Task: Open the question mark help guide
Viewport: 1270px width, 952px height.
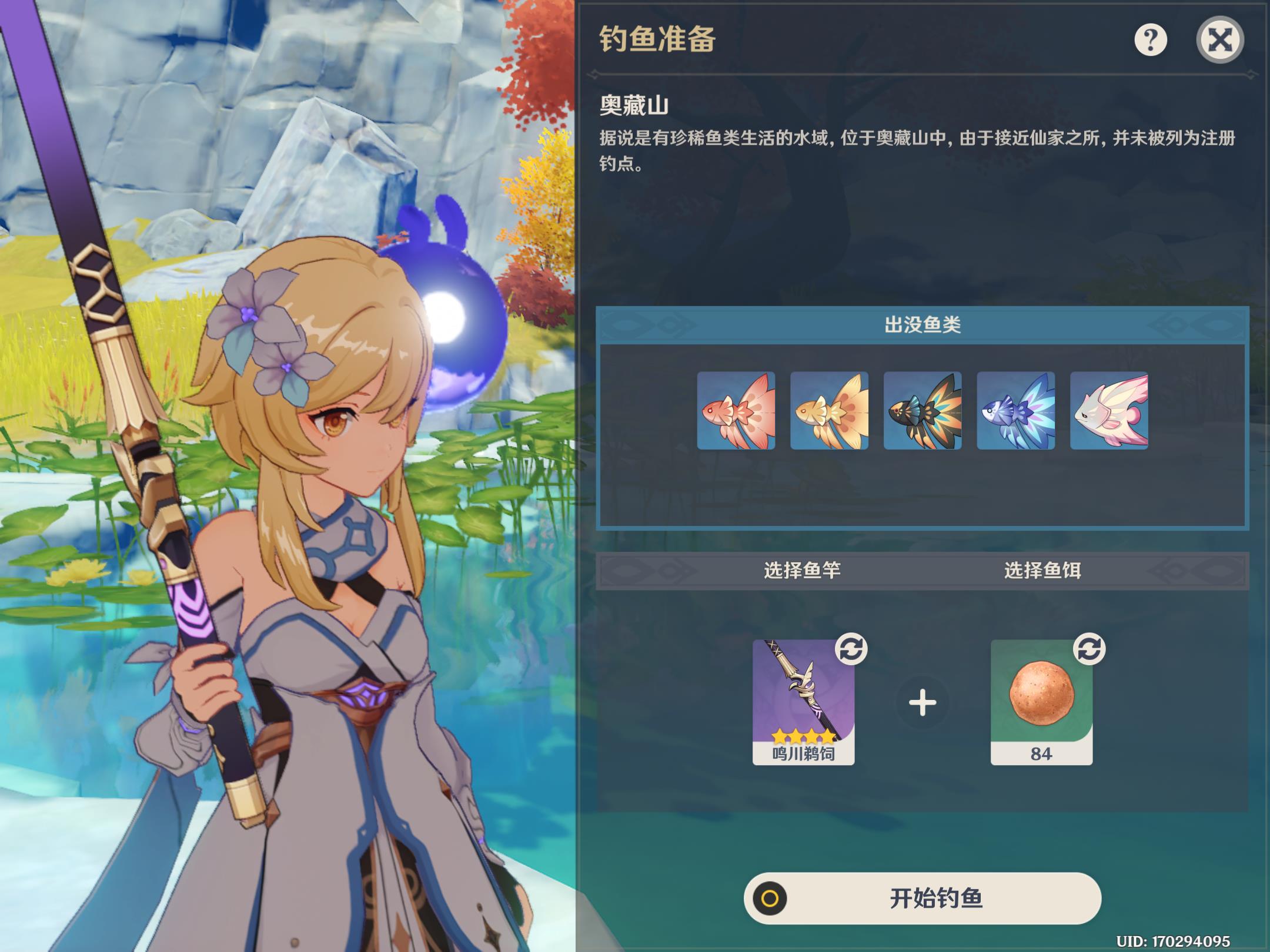Action: tap(1150, 40)
